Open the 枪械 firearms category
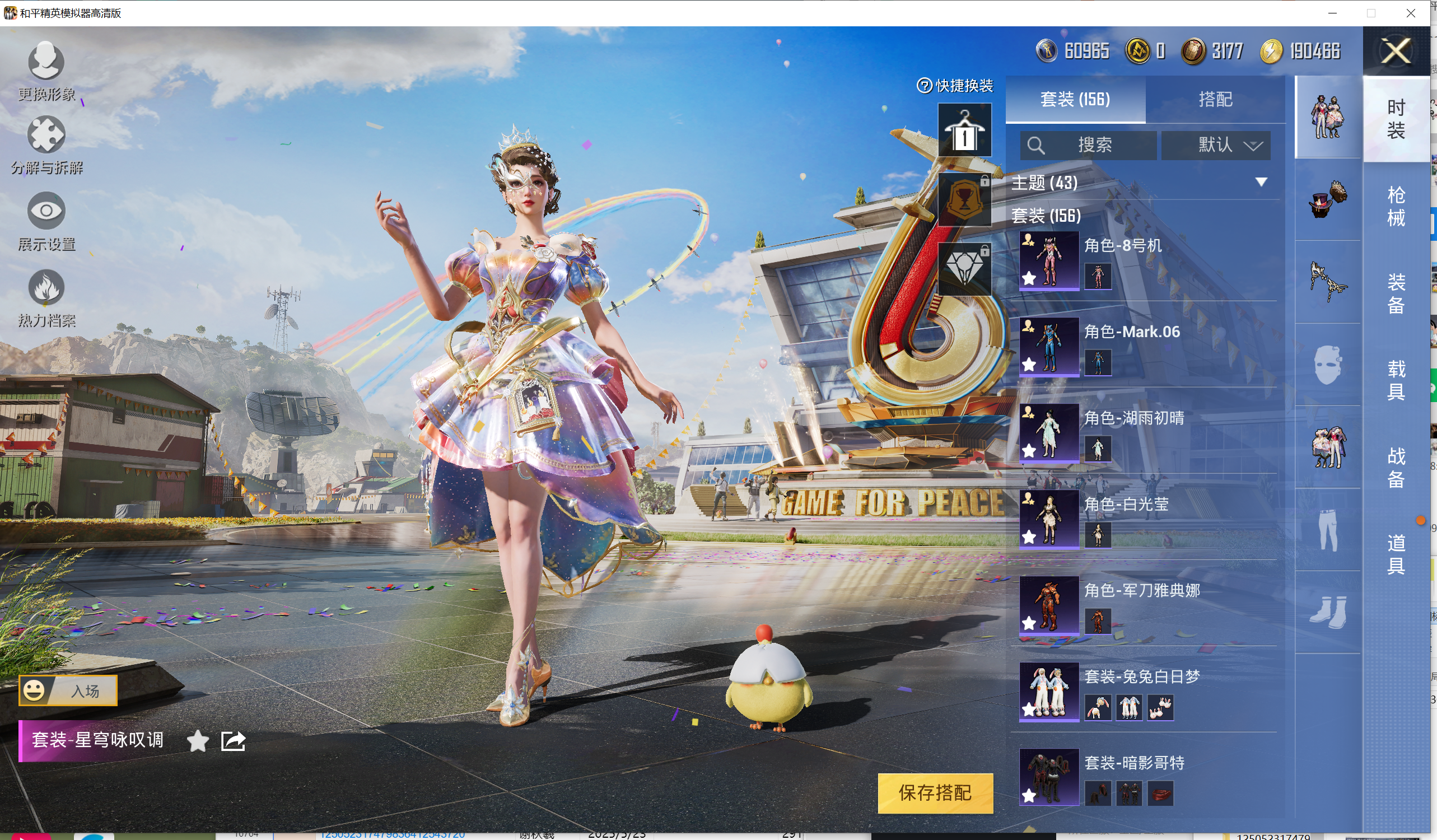The height and width of the screenshot is (840, 1437). [x=1396, y=207]
